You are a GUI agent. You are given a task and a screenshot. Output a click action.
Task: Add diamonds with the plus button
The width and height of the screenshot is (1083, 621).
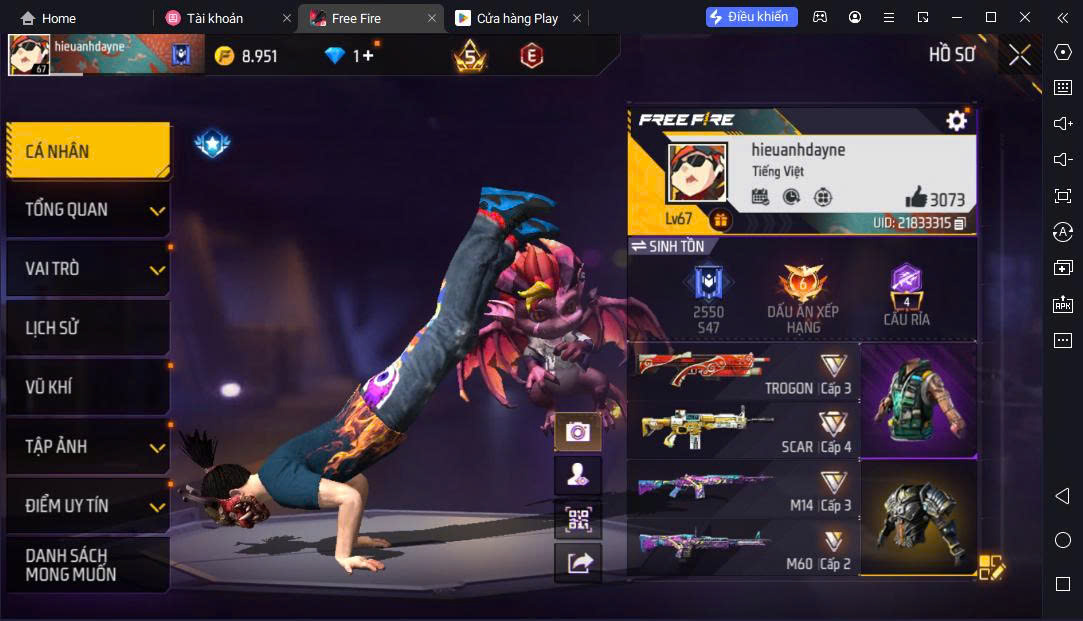[x=367, y=56]
